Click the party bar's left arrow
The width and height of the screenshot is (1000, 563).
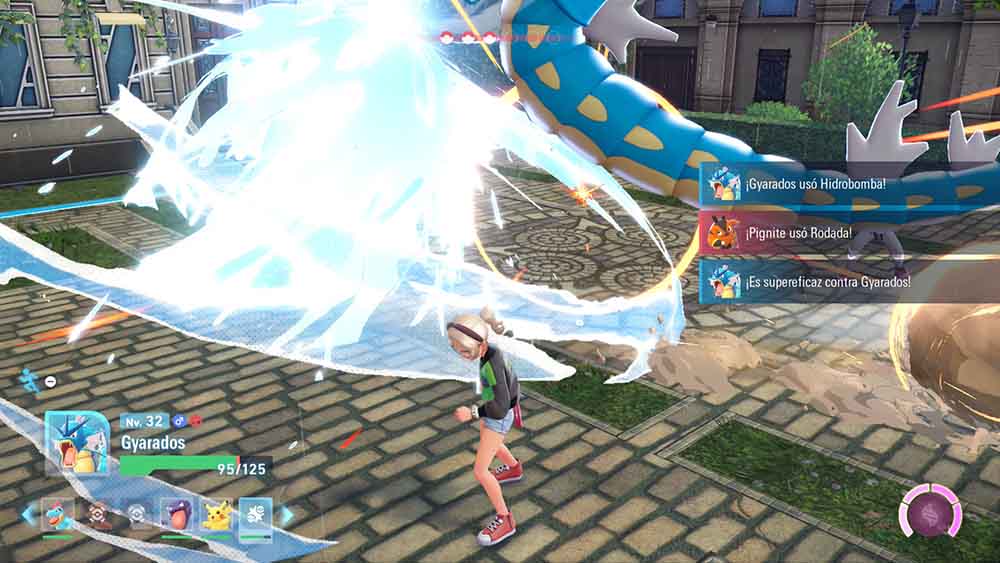(26, 514)
